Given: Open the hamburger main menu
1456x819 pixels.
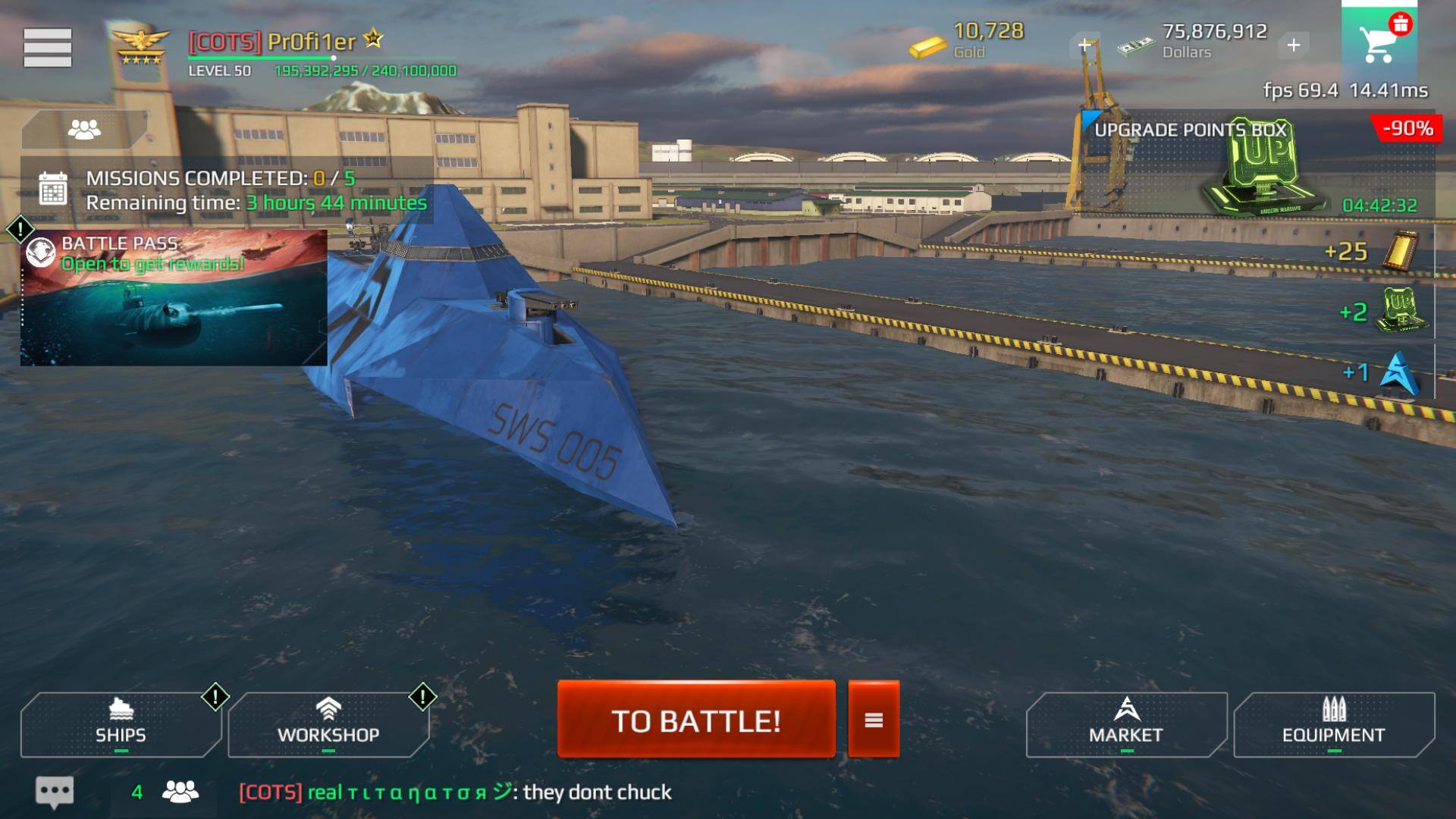Looking at the screenshot, I should coord(47,48).
